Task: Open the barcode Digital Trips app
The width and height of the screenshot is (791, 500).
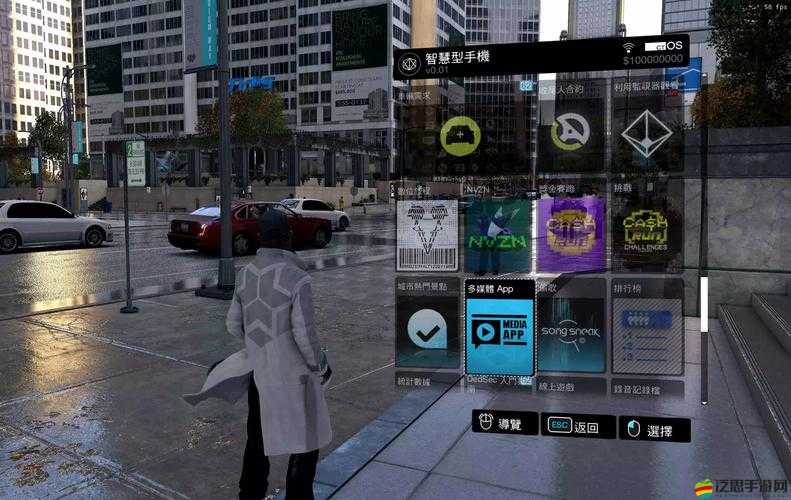Action: tap(427, 234)
